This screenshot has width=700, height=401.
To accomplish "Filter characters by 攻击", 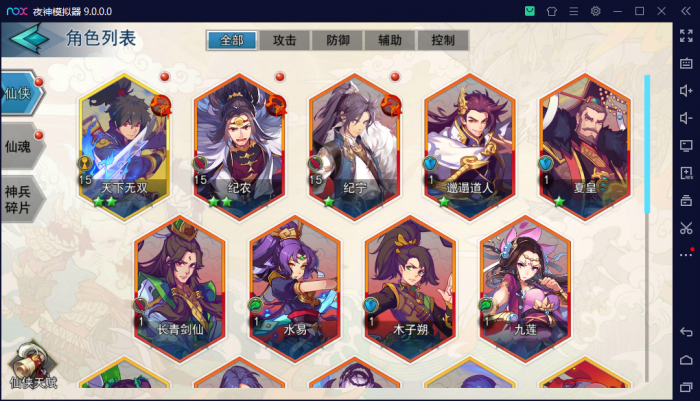I will click(x=285, y=41).
